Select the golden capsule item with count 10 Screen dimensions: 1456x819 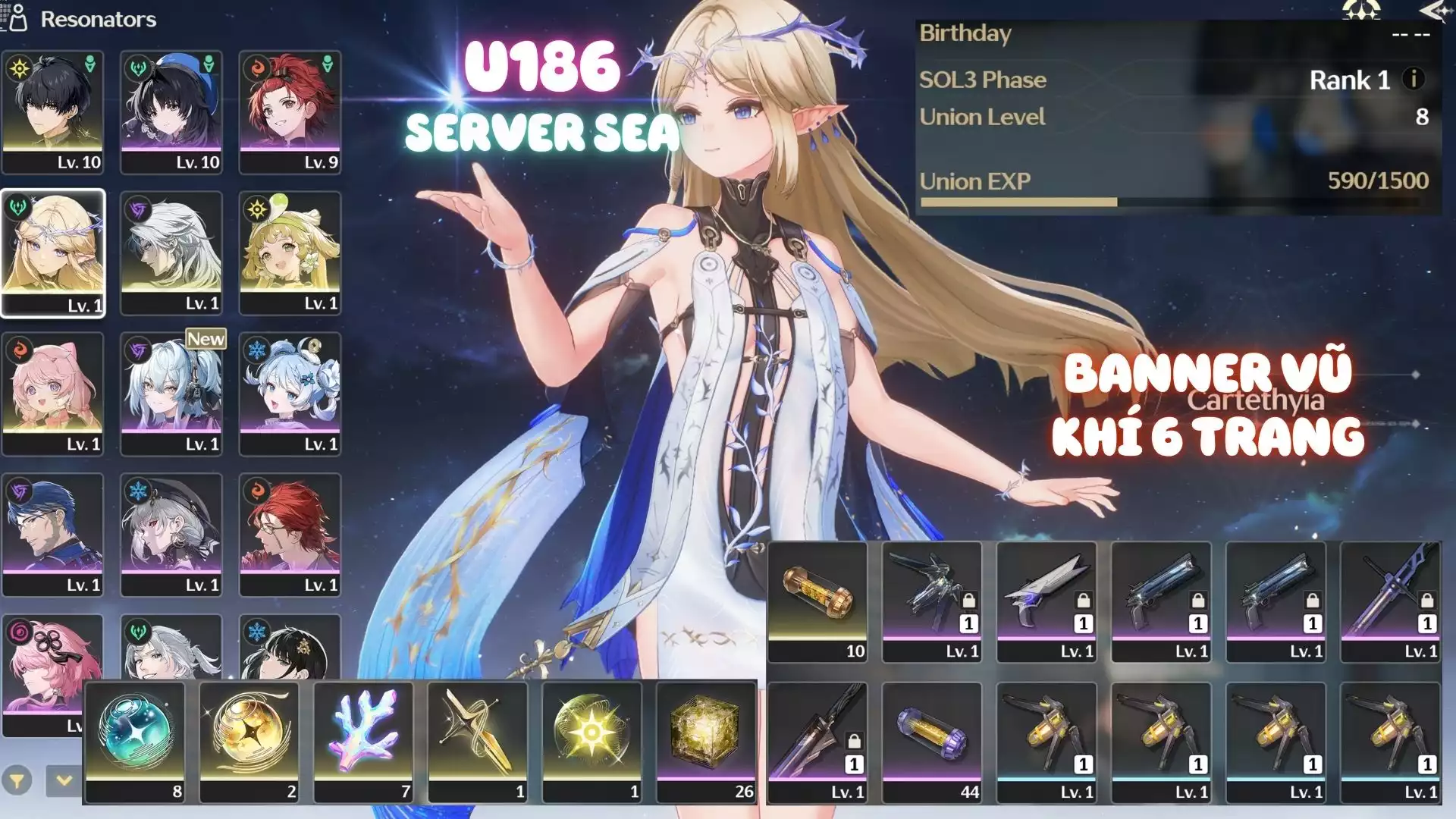(x=817, y=601)
